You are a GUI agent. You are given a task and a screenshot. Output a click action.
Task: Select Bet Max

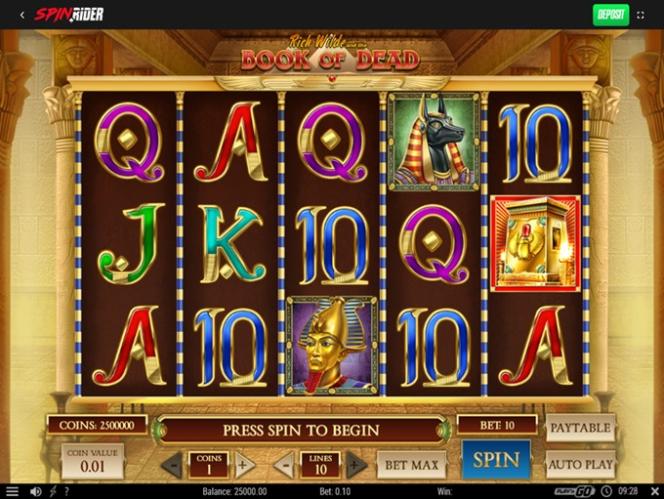tap(411, 465)
